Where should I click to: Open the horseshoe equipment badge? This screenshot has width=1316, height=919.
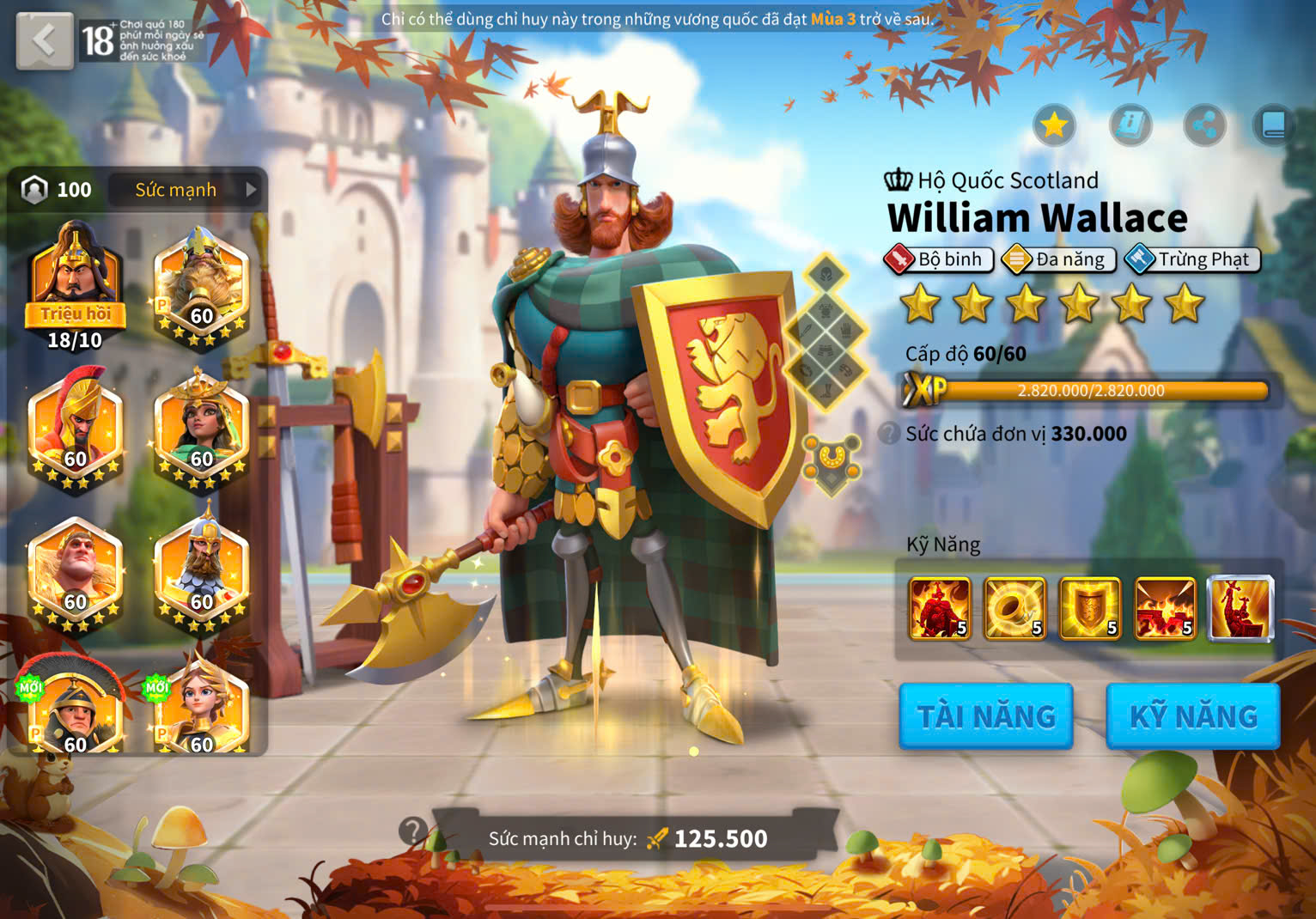pyautogui.click(x=831, y=461)
